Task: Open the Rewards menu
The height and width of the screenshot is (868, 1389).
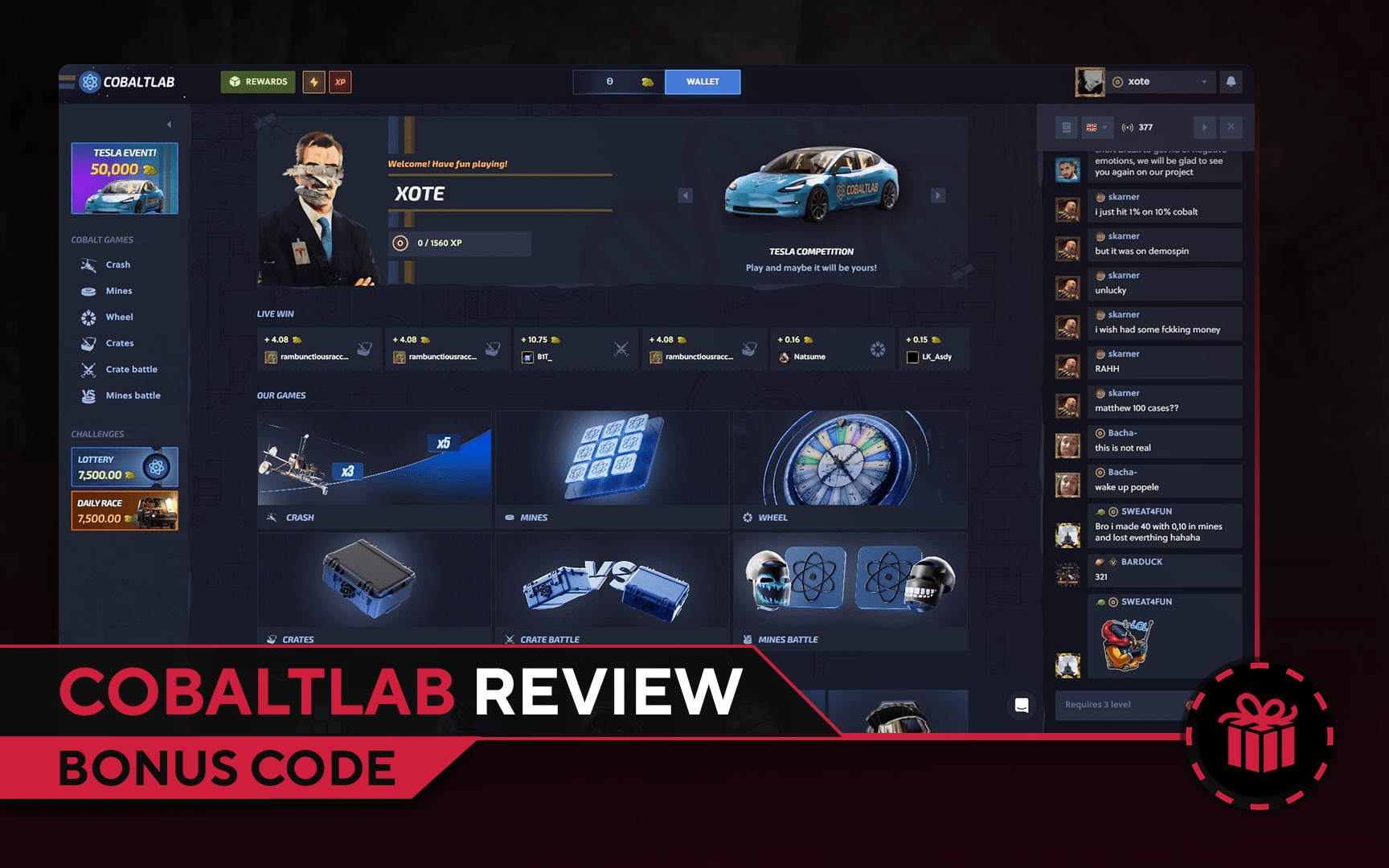Action: click(x=257, y=81)
